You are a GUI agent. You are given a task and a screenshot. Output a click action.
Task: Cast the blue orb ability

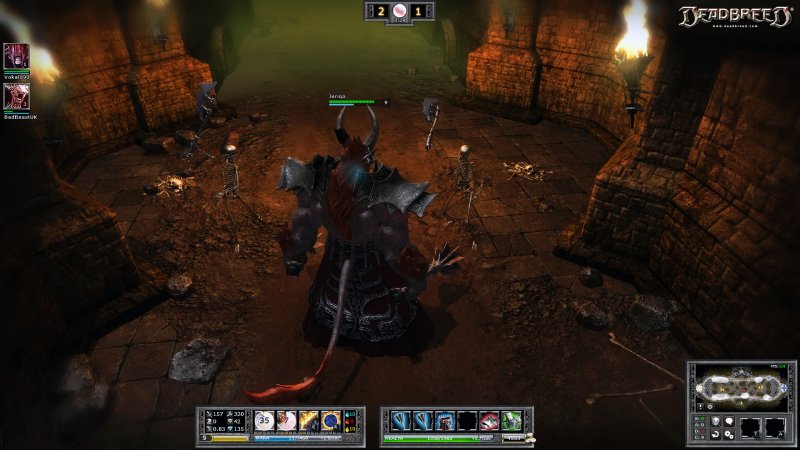pos(331,421)
